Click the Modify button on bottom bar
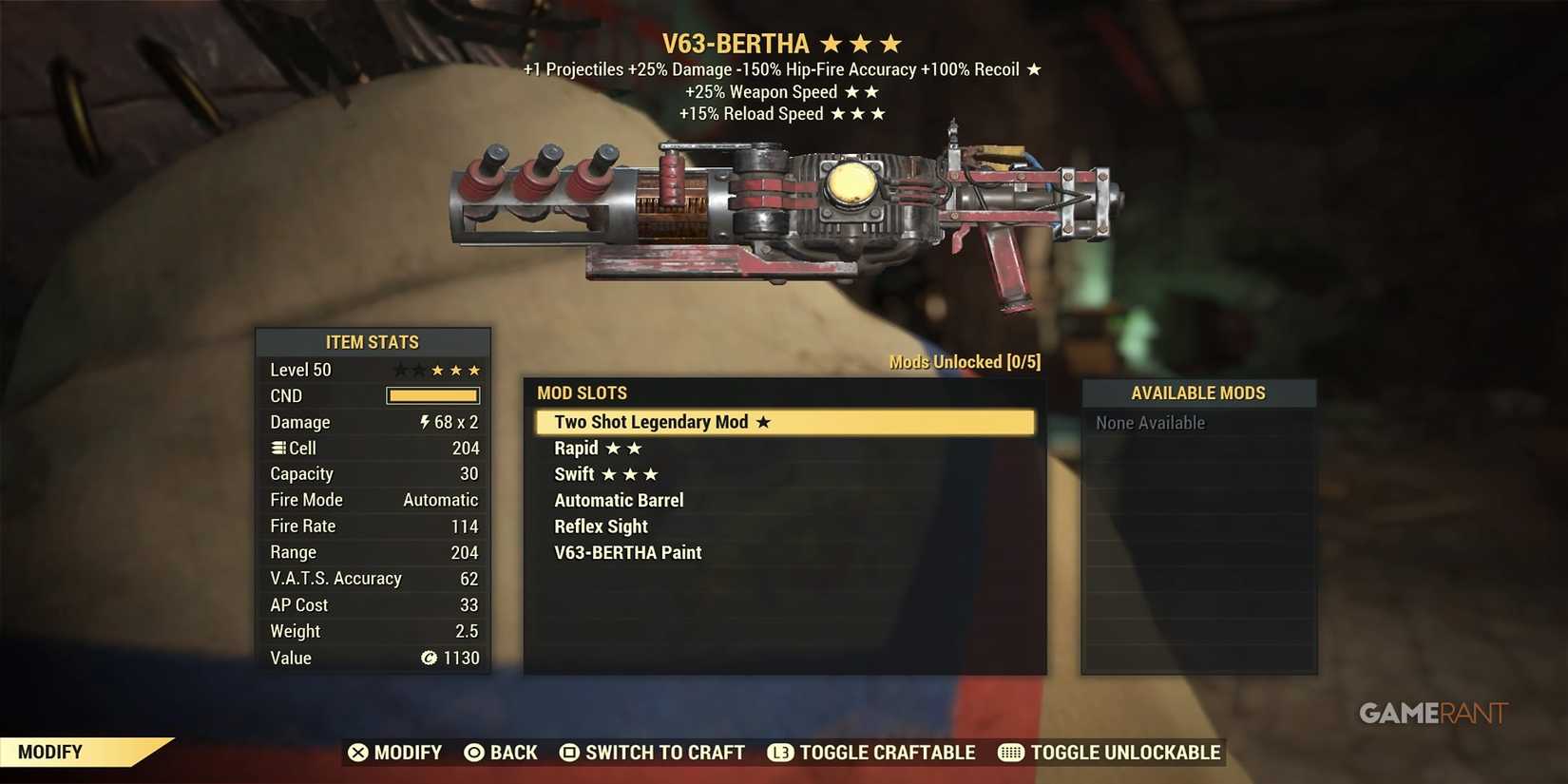Image resolution: width=1568 pixels, height=784 pixels. tap(409, 752)
